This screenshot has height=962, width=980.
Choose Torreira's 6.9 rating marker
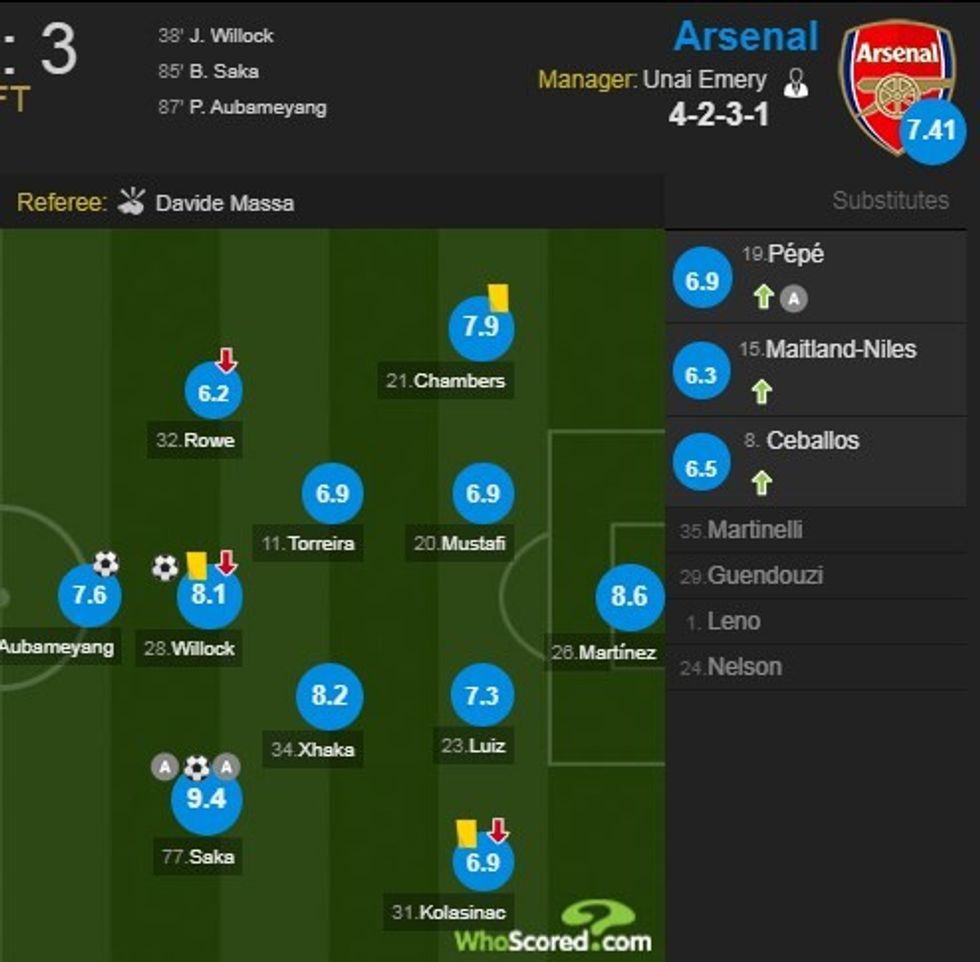coord(332,494)
